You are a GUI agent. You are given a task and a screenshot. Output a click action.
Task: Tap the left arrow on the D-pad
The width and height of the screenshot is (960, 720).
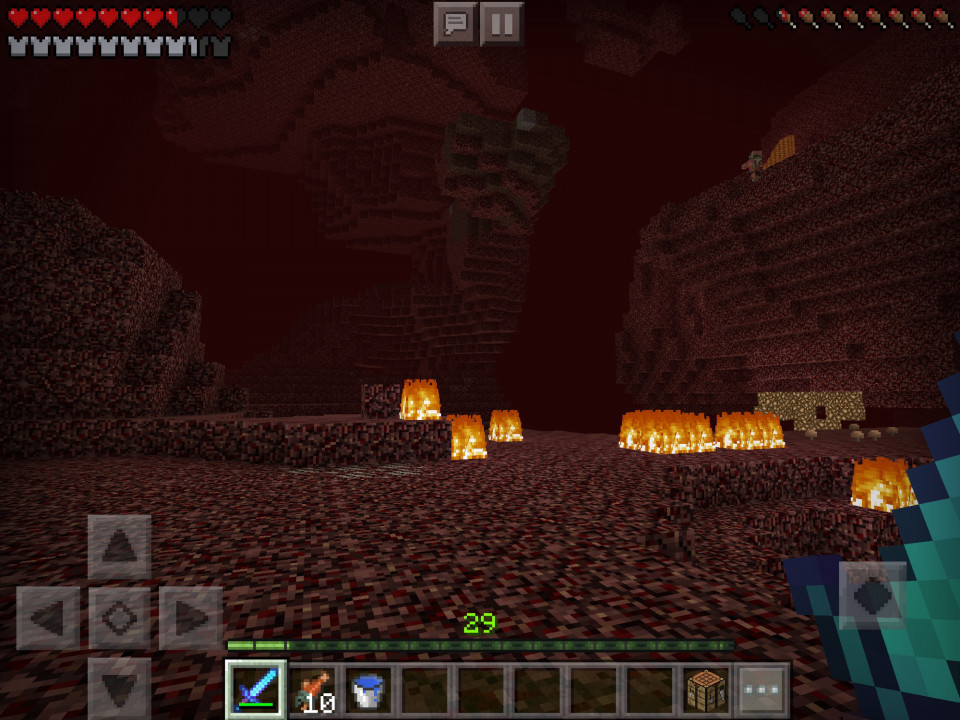pyautogui.click(x=48, y=618)
